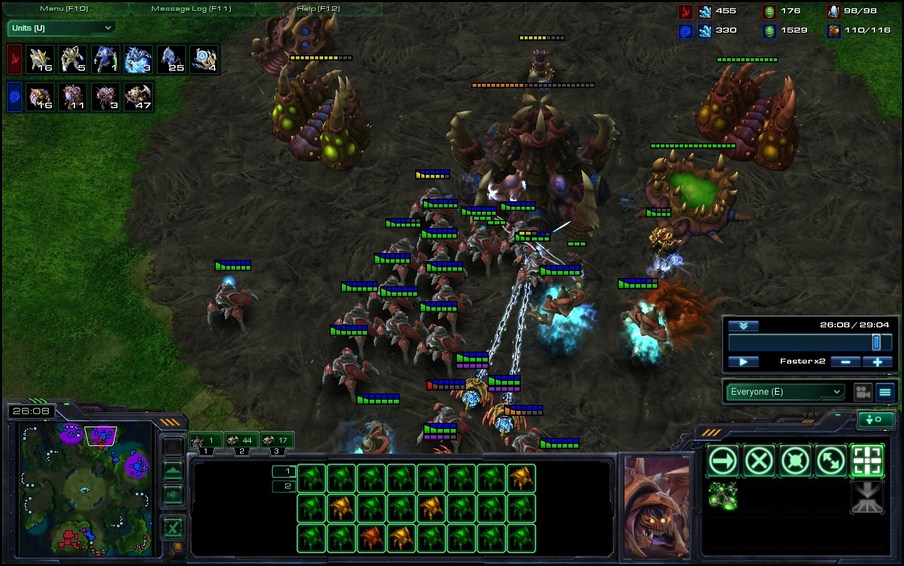Select the Patrol command icon

pos(831,460)
